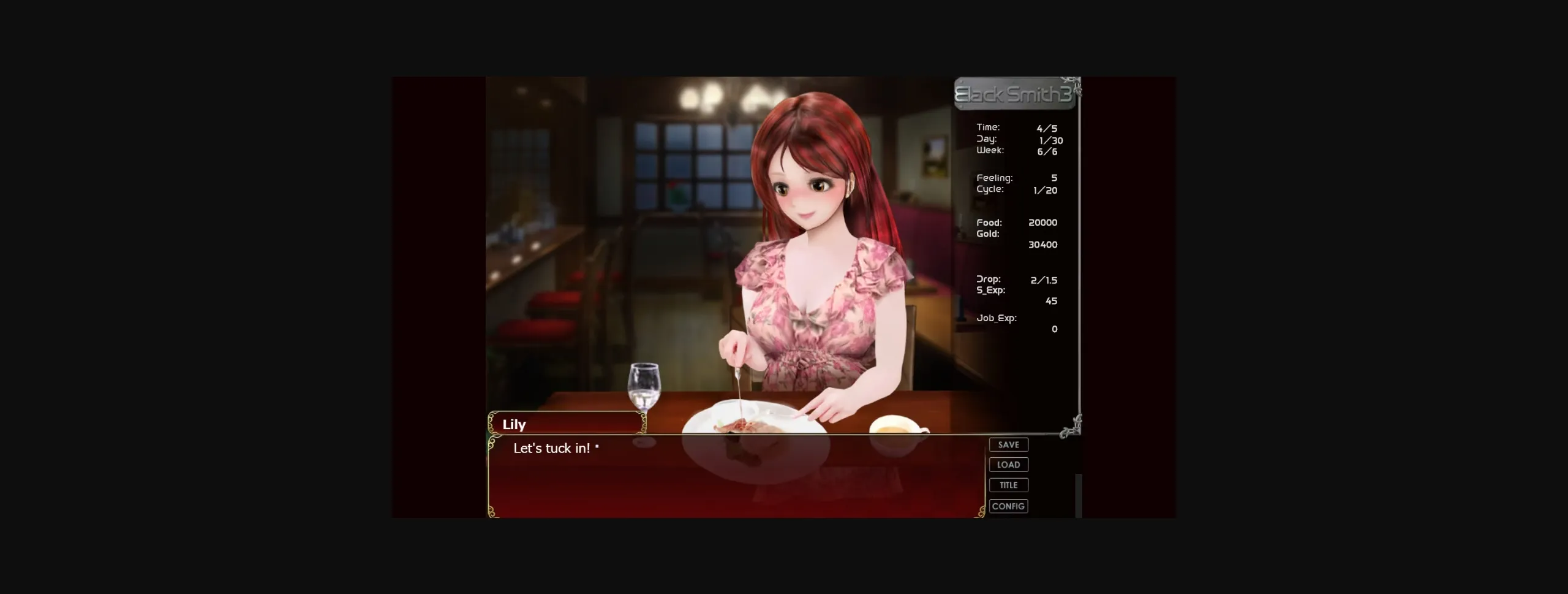Click the Lily name plate
Viewport: 1568px width, 594px height.
coord(567,424)
